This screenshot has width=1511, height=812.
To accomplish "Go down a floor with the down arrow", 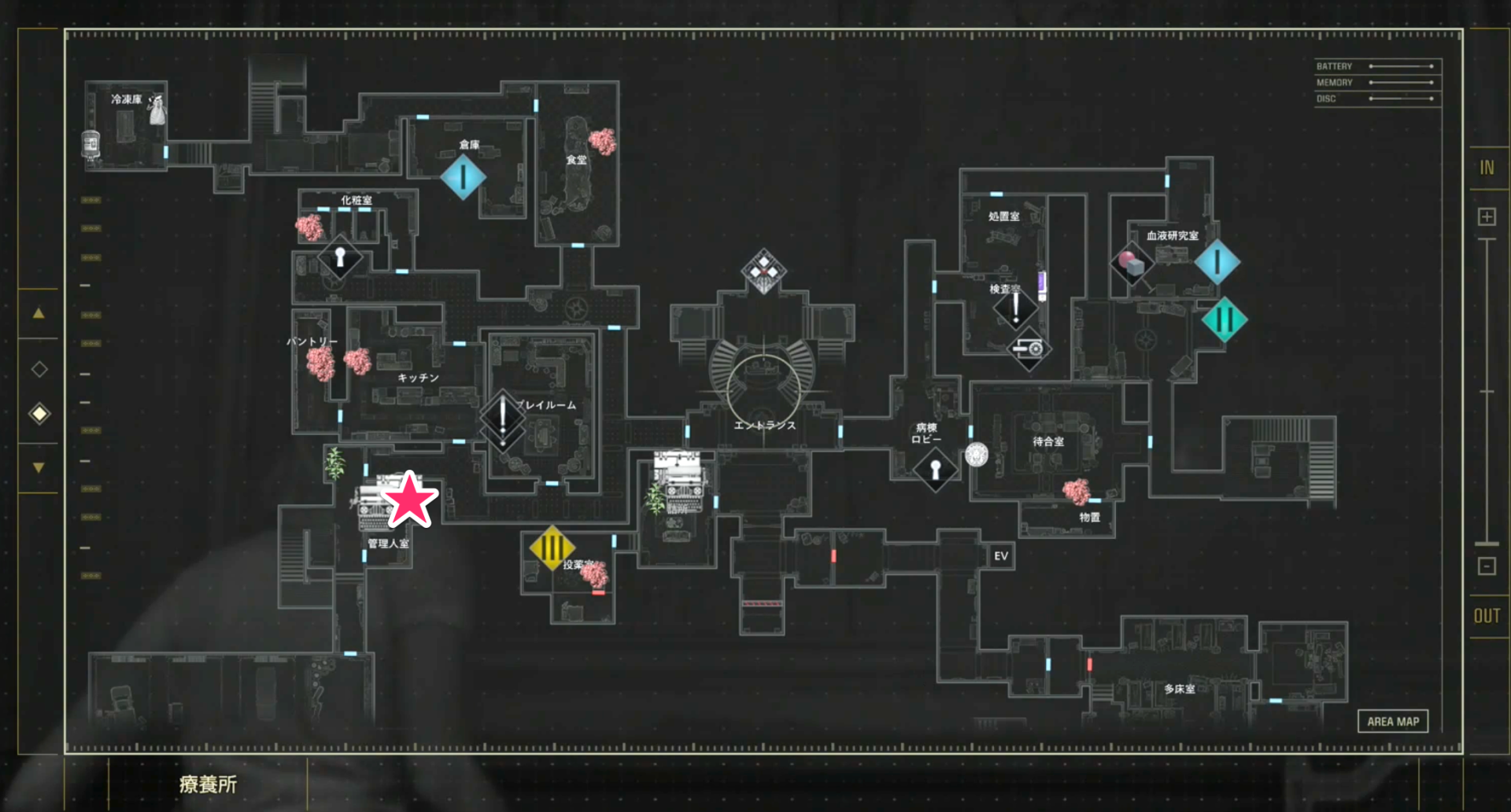I will point(39,467).
